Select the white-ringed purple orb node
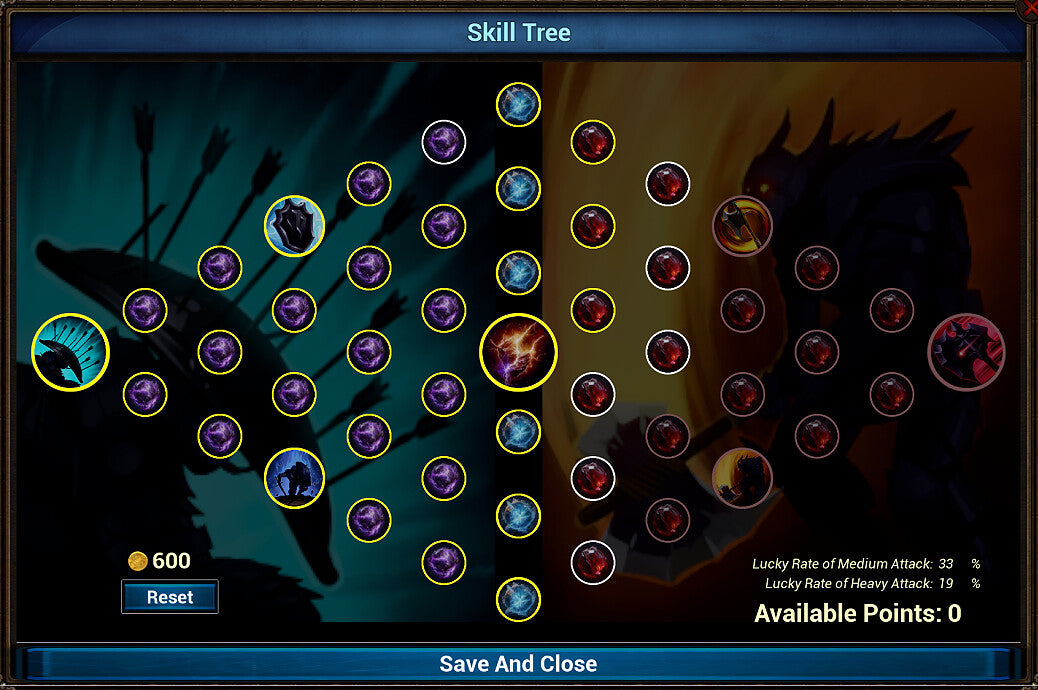The height and width of the screenshot is (690, 1038). (x=443, y=142)
